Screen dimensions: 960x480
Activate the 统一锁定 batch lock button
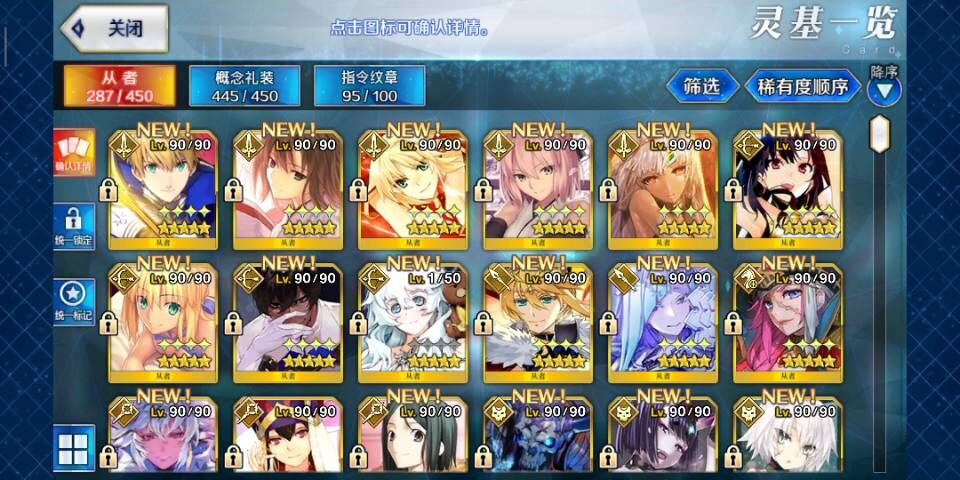pos(74,226)
